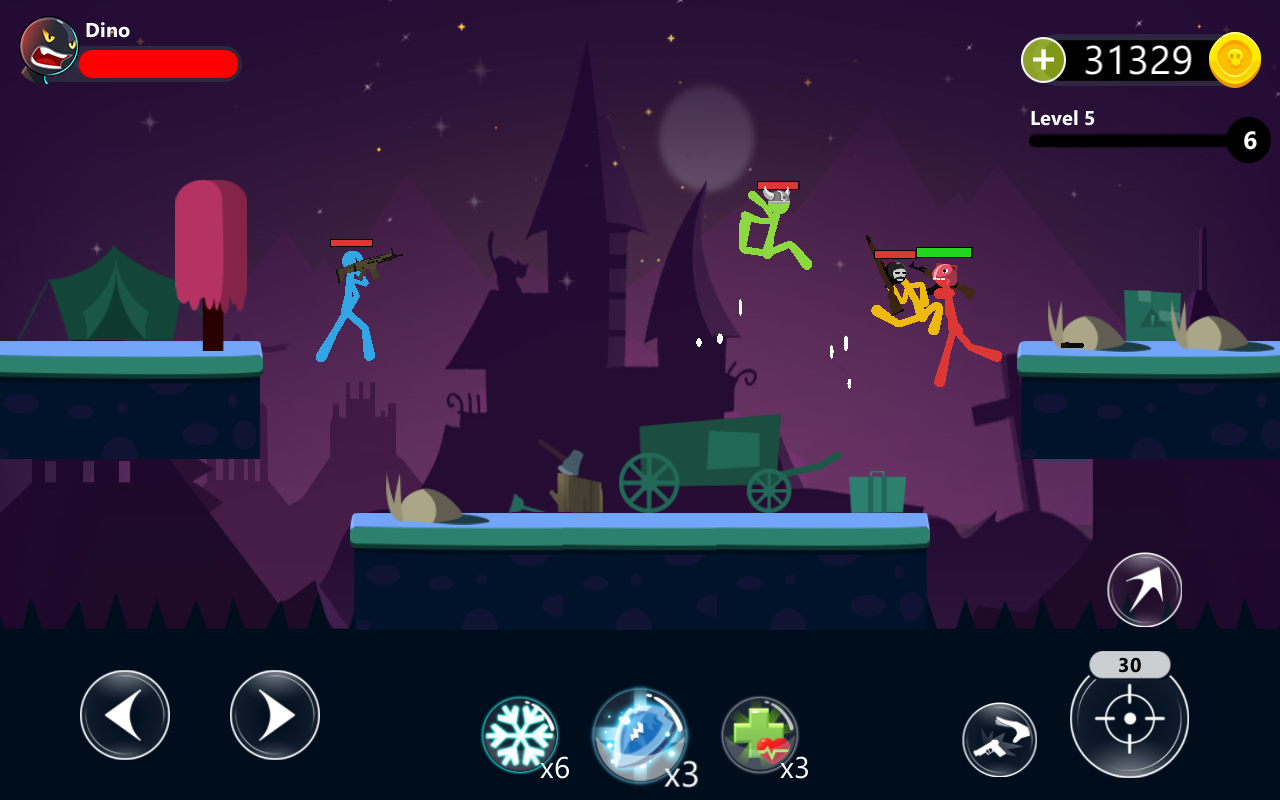This screenshot has width=1280, height=800.
Task: Tap the Level 5 progress bar
Action: pyautogui.click(x=1130, y=140)
